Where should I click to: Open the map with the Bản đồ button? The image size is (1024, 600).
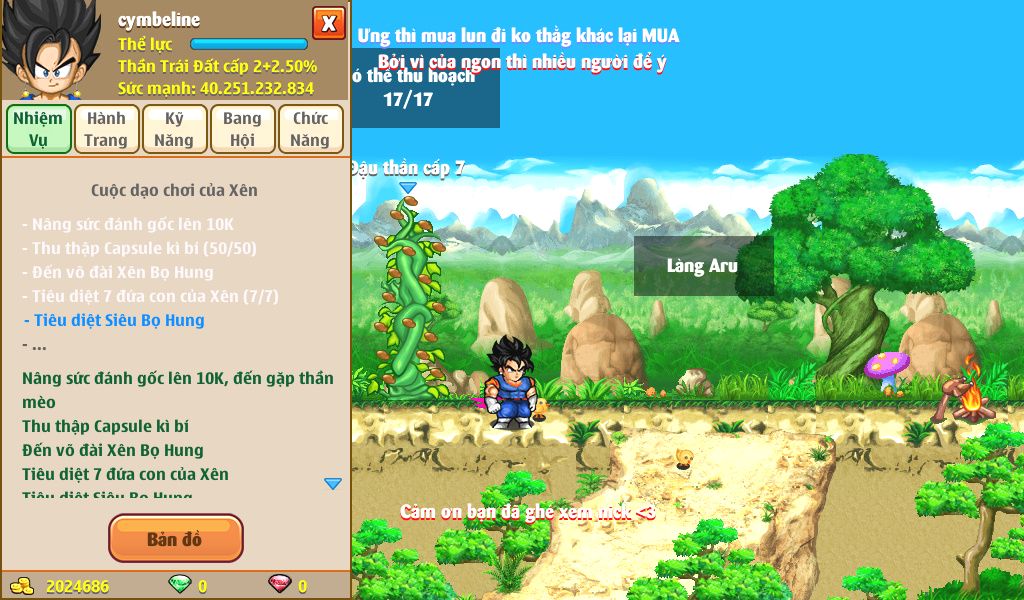(175, 539)
